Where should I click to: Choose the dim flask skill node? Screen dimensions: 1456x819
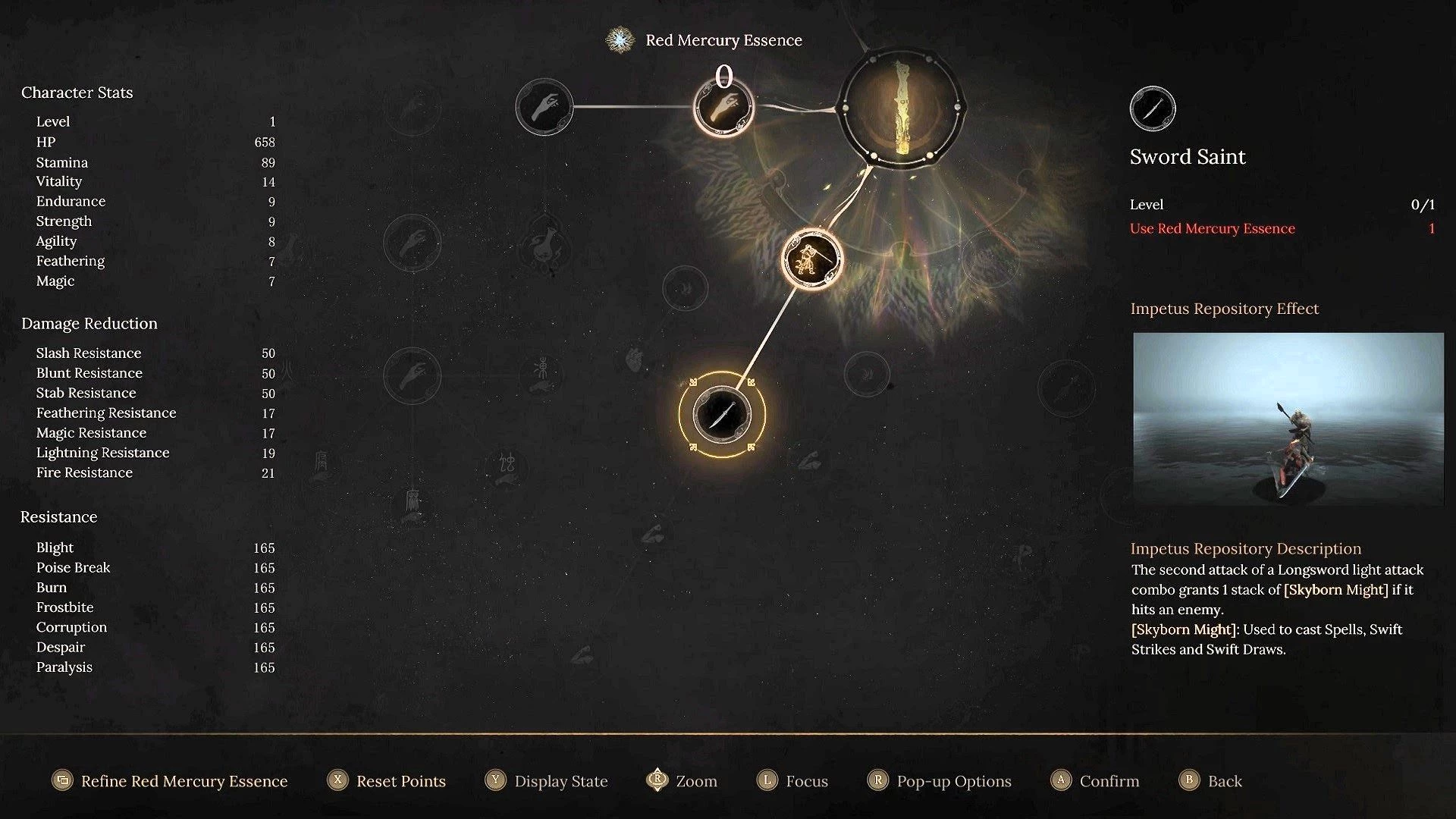click(544, 243)
